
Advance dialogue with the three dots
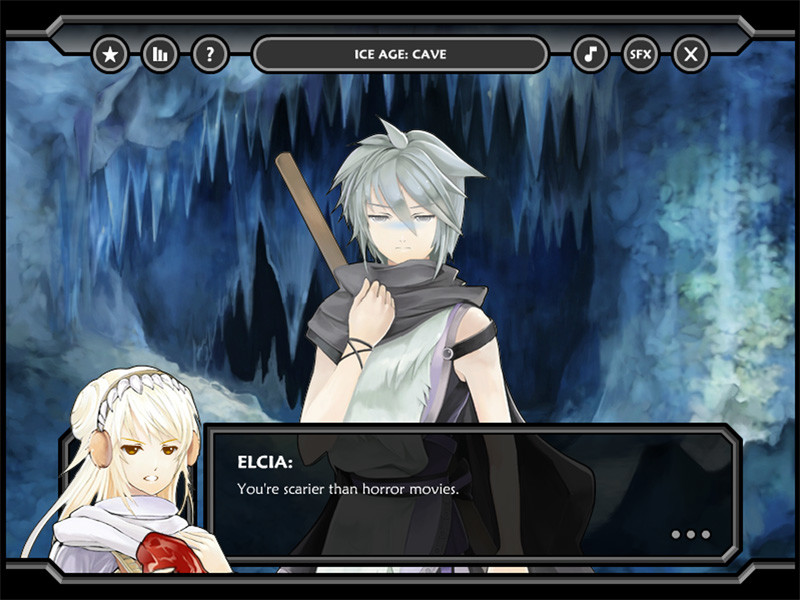coord(690,534)
